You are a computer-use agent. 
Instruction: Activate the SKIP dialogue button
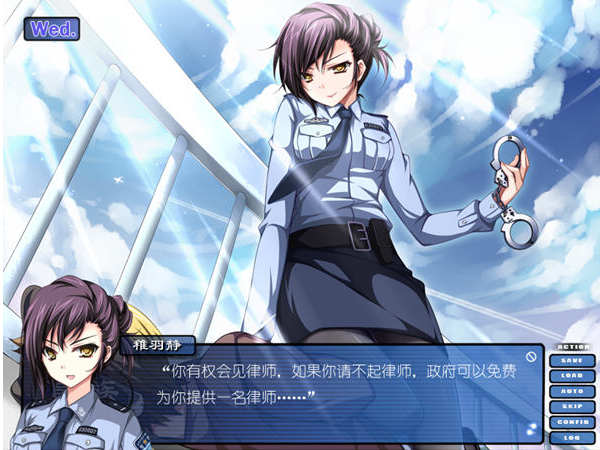[x=571, y=407]
